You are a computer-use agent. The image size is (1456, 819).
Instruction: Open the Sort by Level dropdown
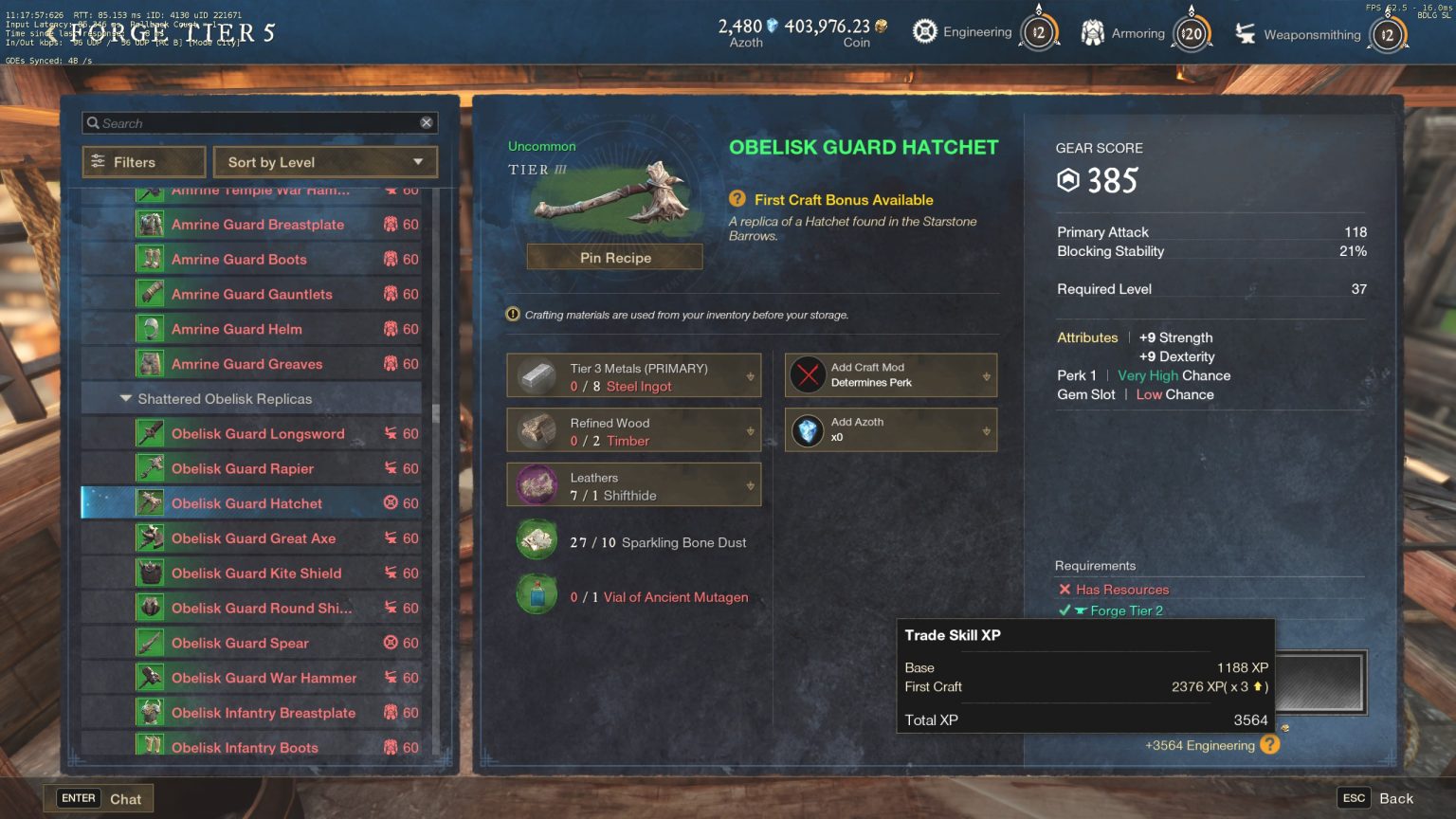click(x=325, y=162)
